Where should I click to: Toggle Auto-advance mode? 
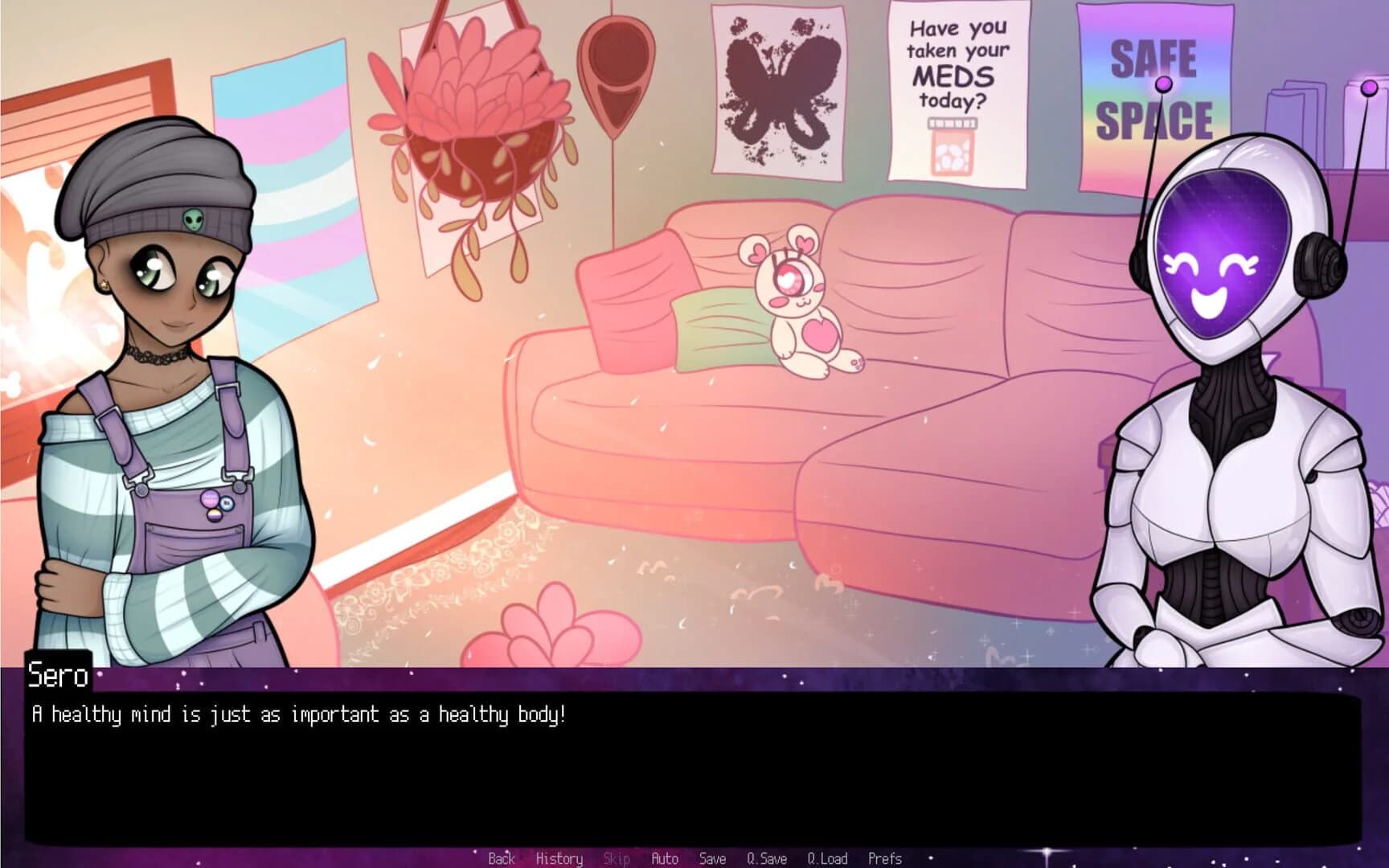pos(664,858)
